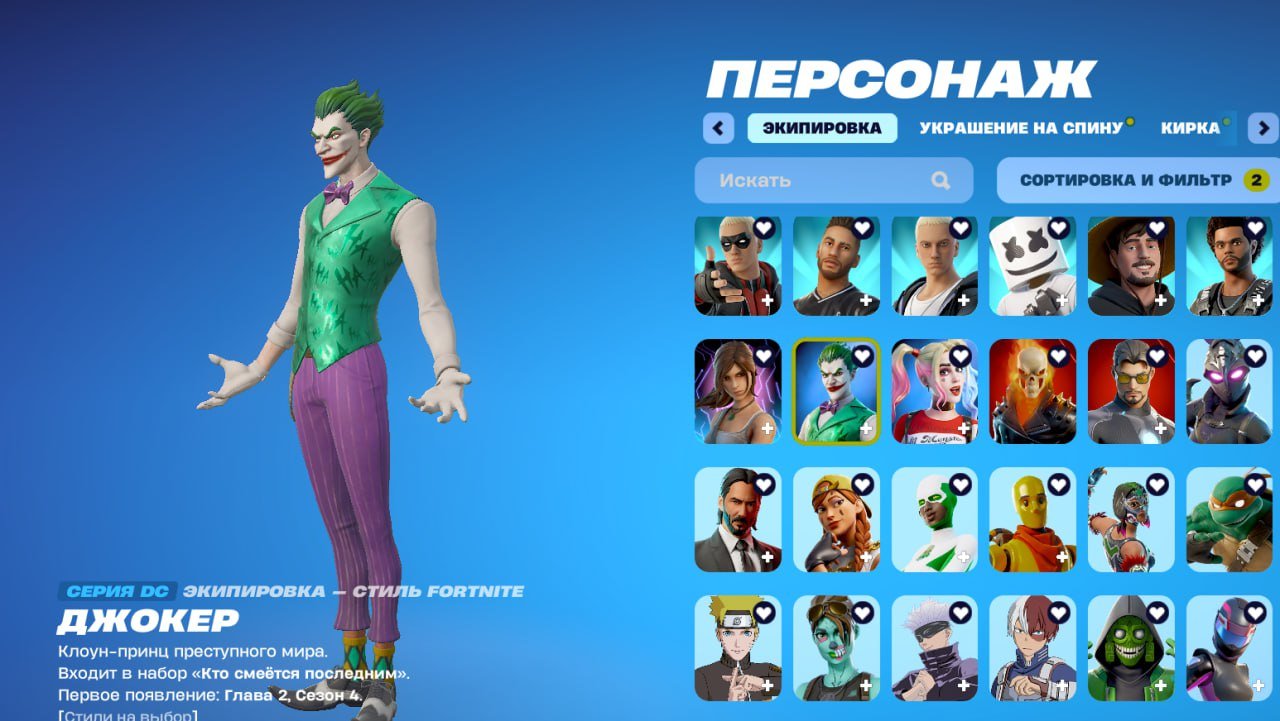This screenshot has width=1280, height=721.
Task: Click the heart on the selected Joker thumbnail
Action: (x=864, y=355)
